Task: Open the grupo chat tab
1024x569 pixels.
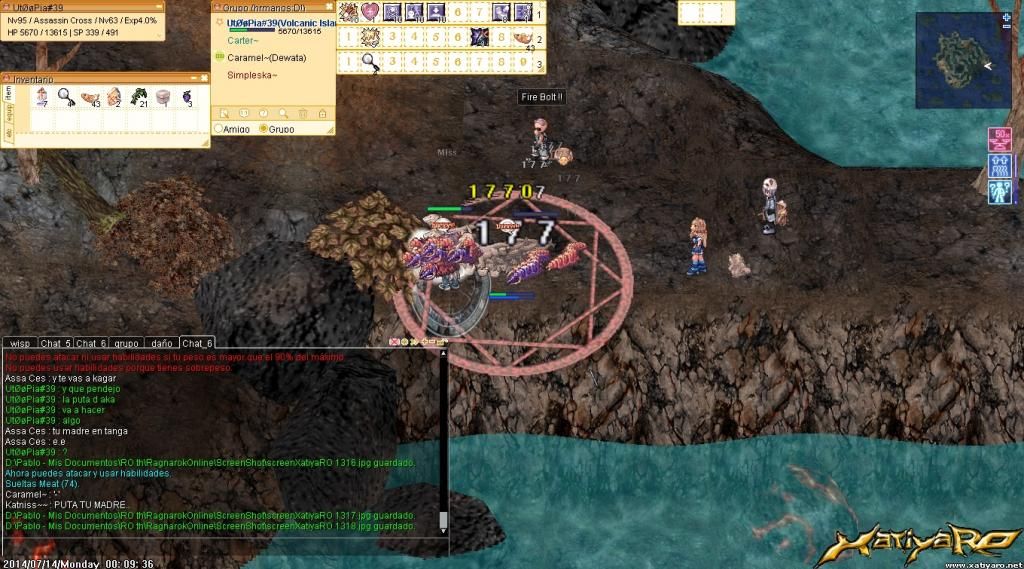Action: pyautogui.click(x=125, y=343)
